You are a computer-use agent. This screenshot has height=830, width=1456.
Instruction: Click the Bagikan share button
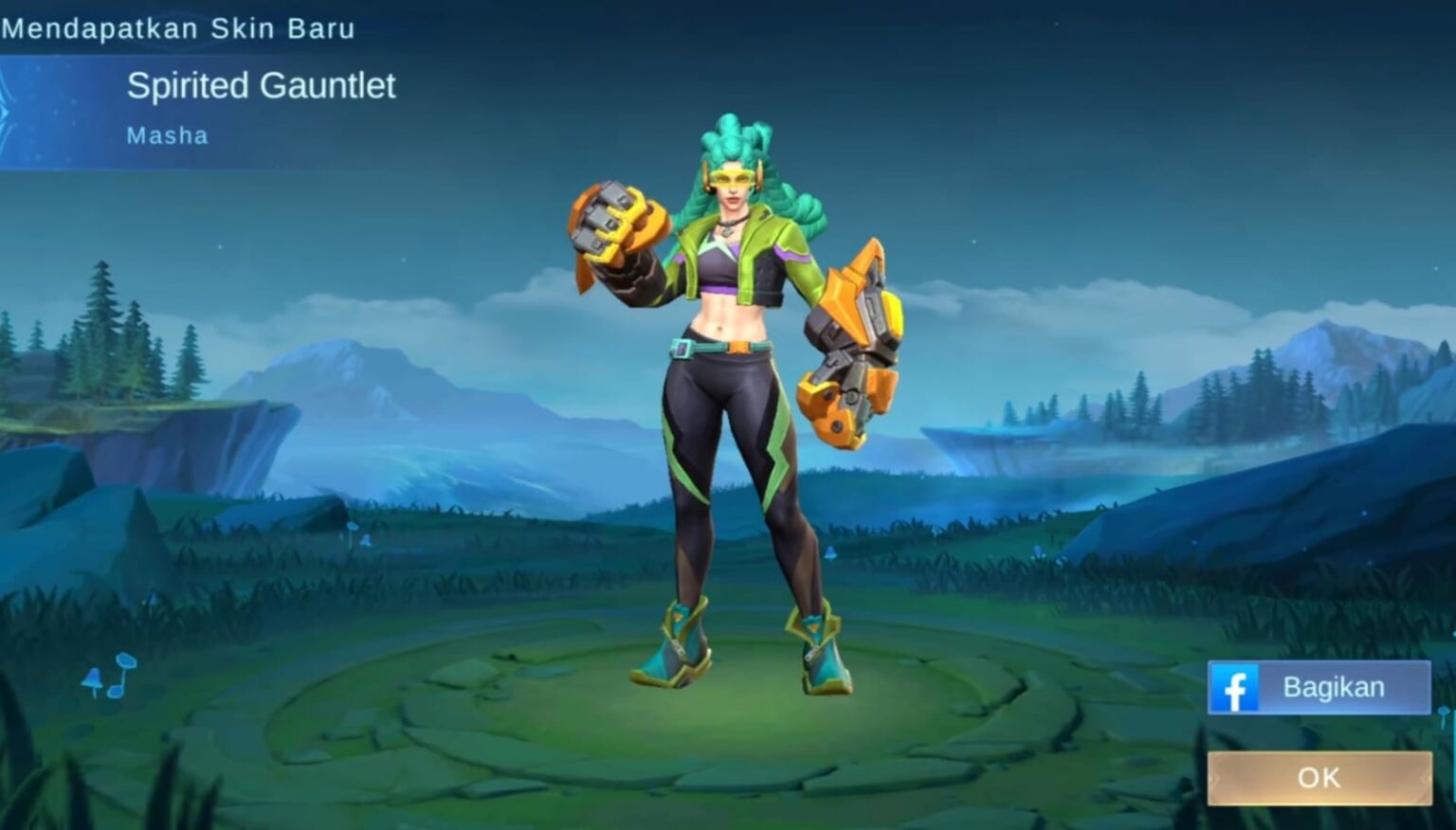[1319, 687]
